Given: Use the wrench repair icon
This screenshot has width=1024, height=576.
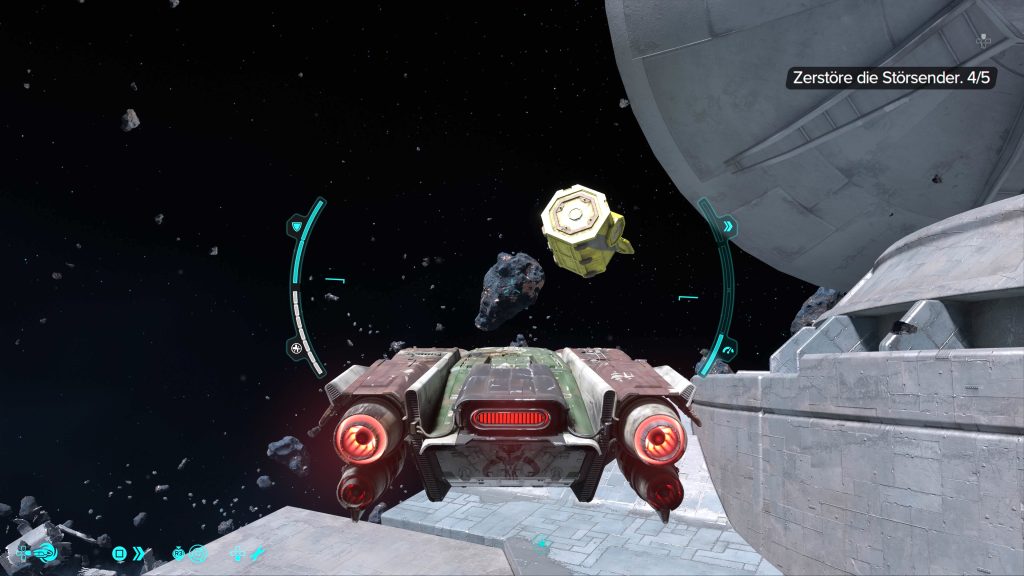Looking at the screenshot, I should click(x=256, y=552).
